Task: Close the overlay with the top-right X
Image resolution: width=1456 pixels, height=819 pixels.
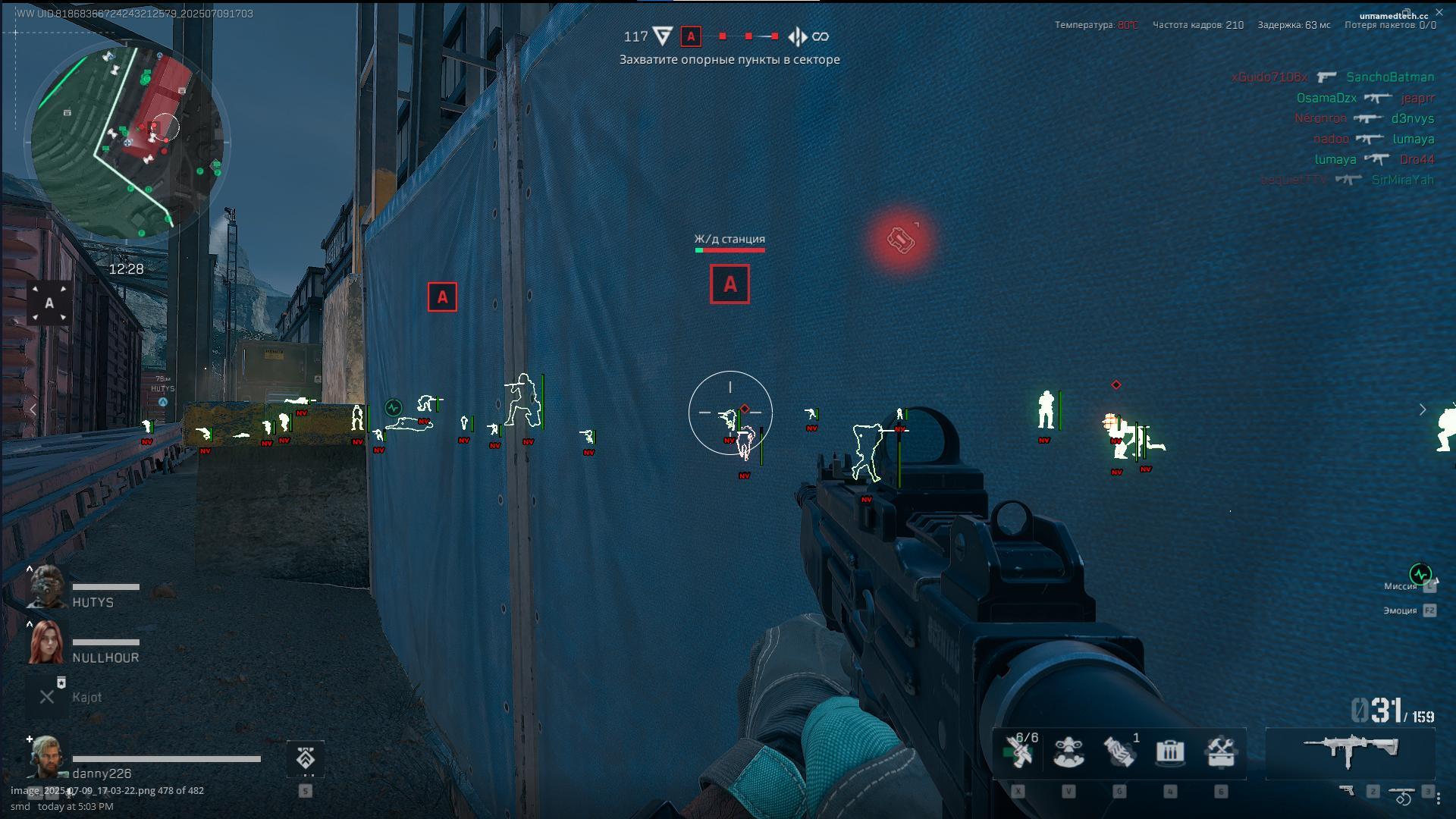Action: pyautogui.click(x=1439, y=13)
